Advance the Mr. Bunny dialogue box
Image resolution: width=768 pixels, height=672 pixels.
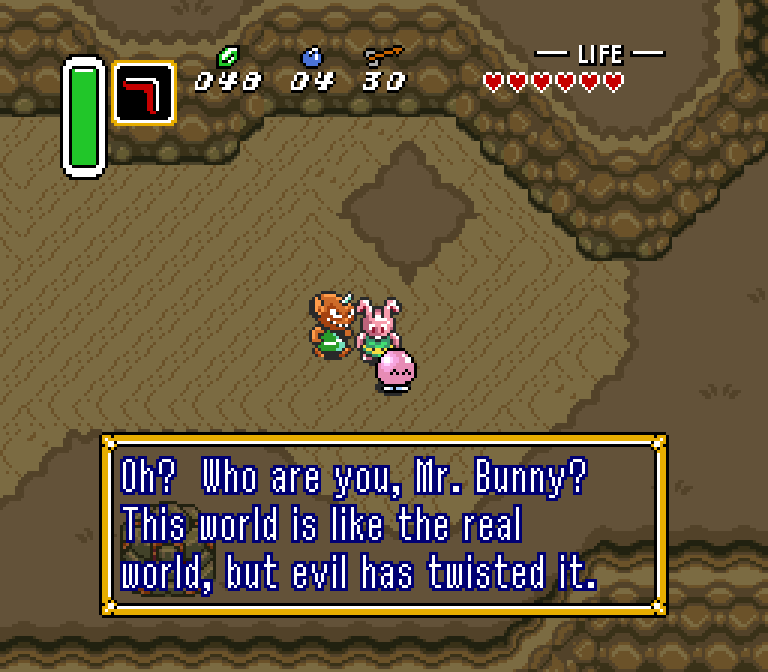coord(383,525)
